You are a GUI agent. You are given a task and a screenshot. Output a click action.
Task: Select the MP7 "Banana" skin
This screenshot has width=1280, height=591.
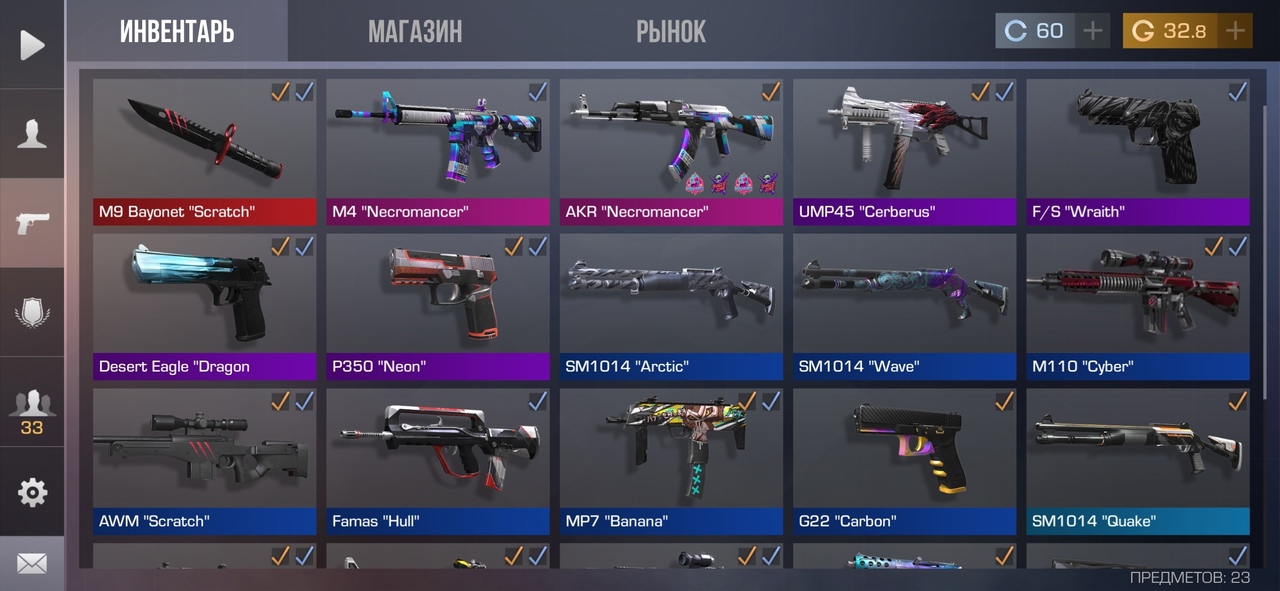[x=671, y=460]
